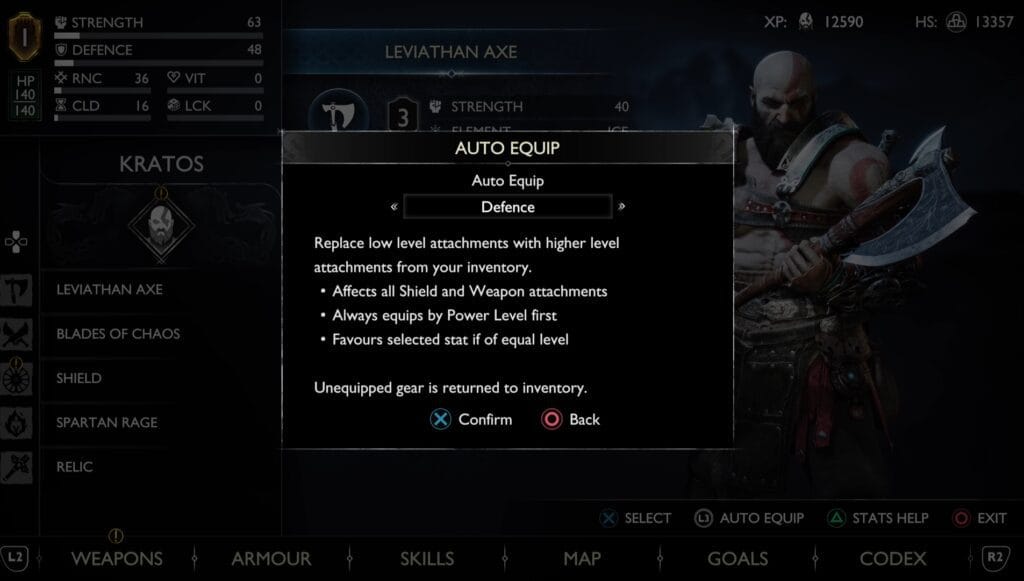The image size is (1024, 581).
Task: Switch to the Weapons tab
Action: pyautogui.click(x=117, y=558)
